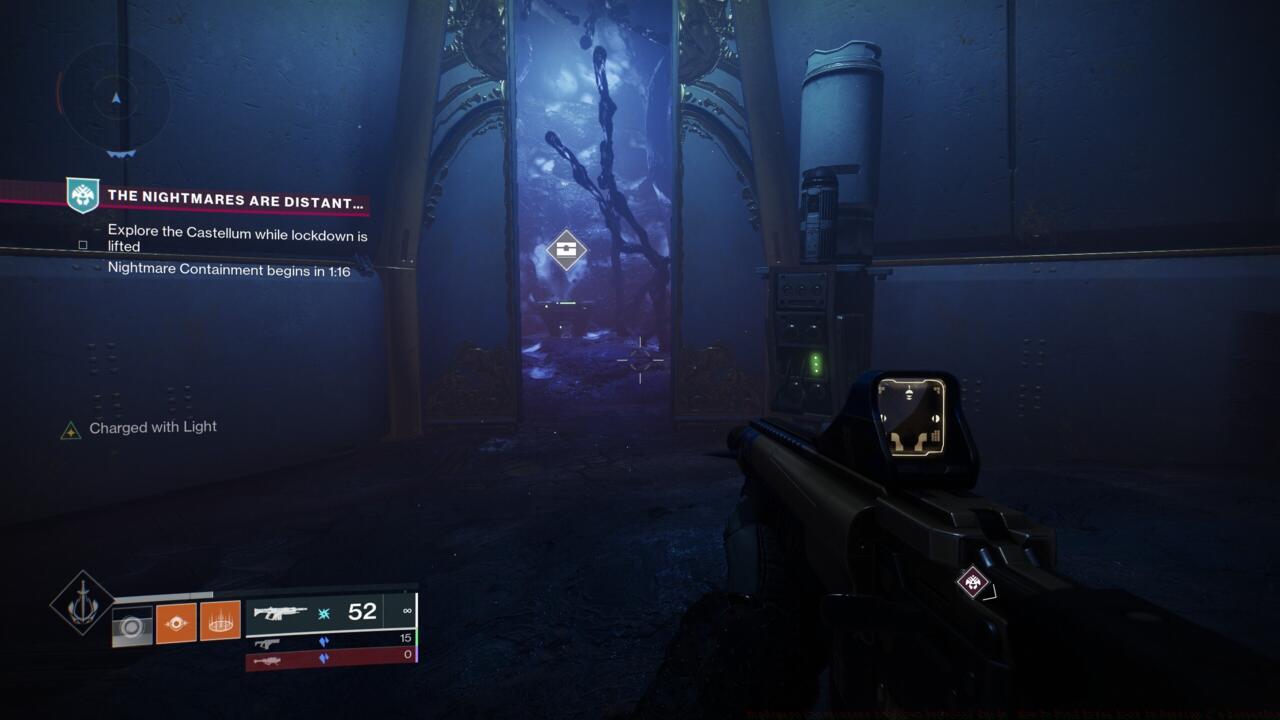Image resolution: width=1280 pixels, height=720 pixels.
Task: Click the submachine gun weapon icon
Action: point(268,640)
